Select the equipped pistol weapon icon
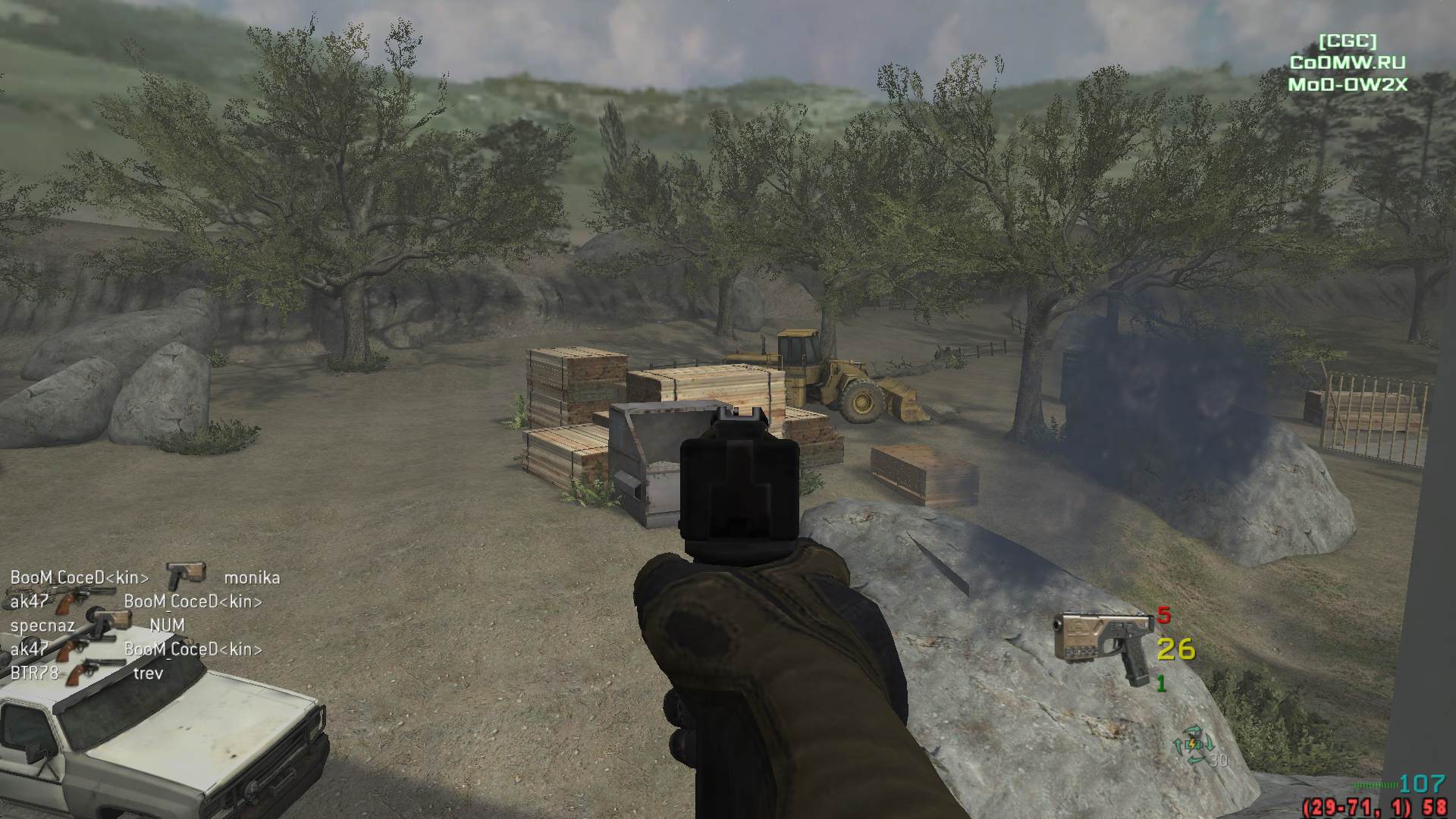The width and height of the screenshot is (1456, 819). (1103, 643)
